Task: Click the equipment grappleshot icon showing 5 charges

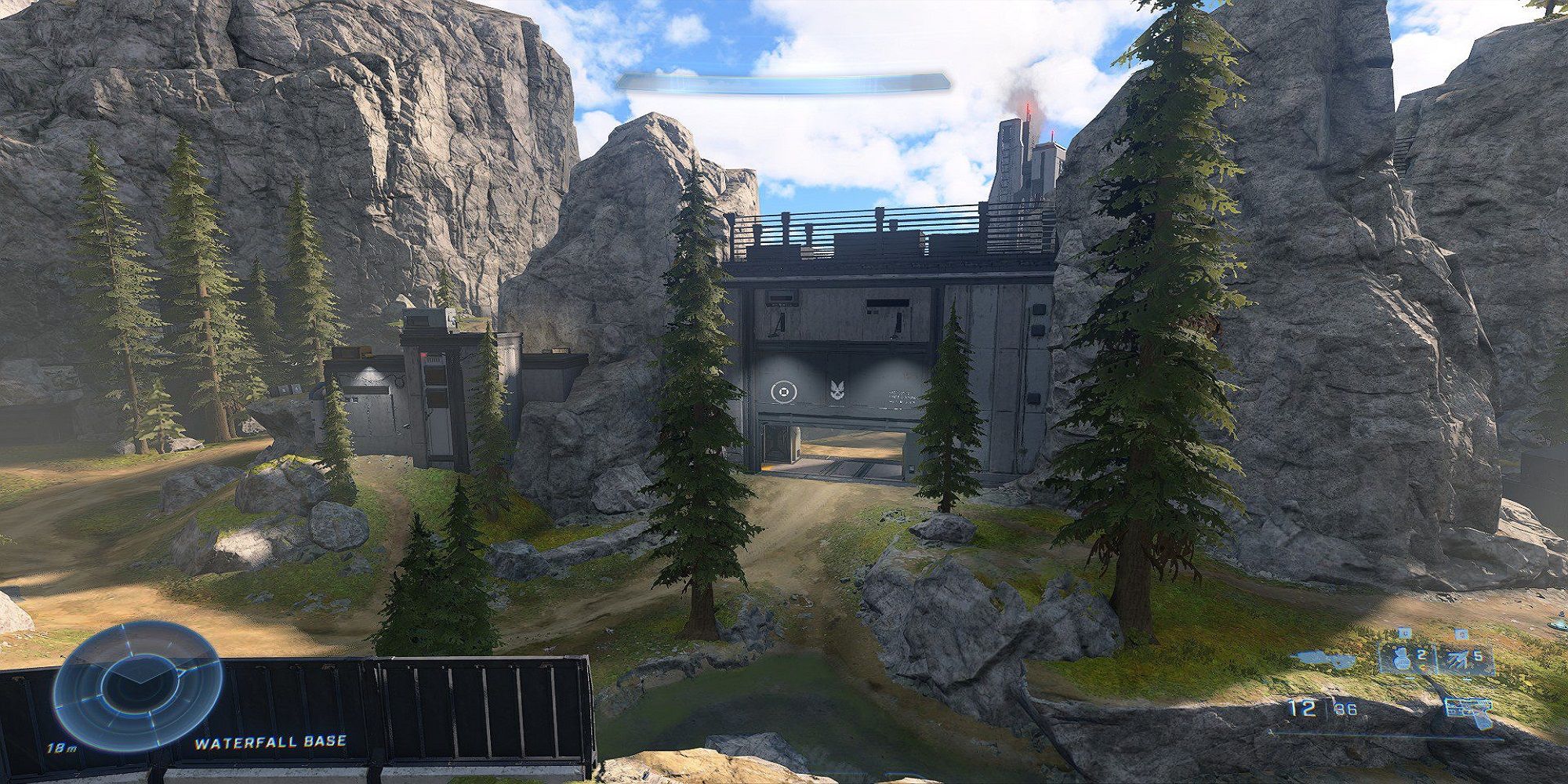Action: (1457, 659)
